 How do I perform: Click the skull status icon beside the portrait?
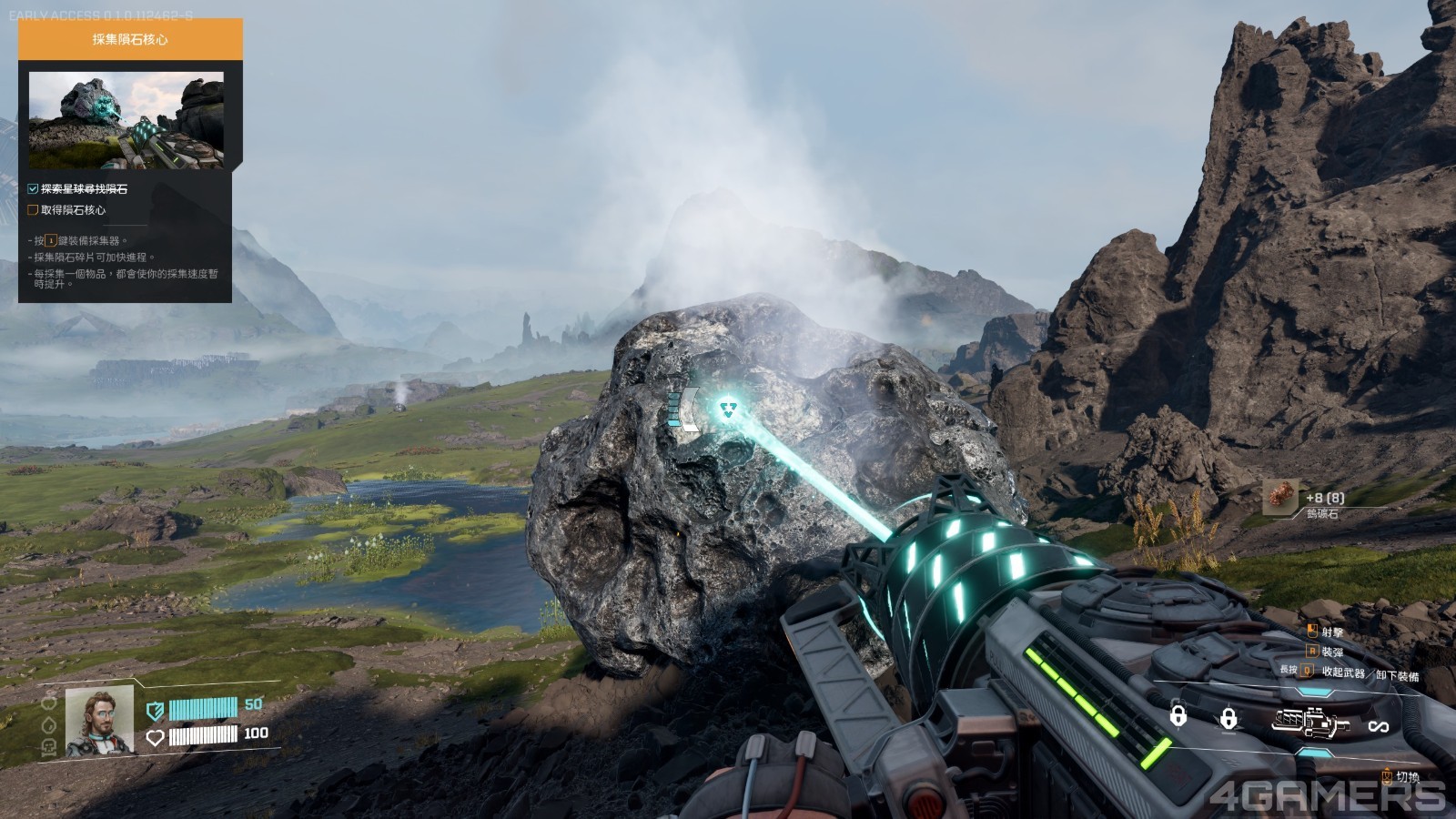[49, 748]
